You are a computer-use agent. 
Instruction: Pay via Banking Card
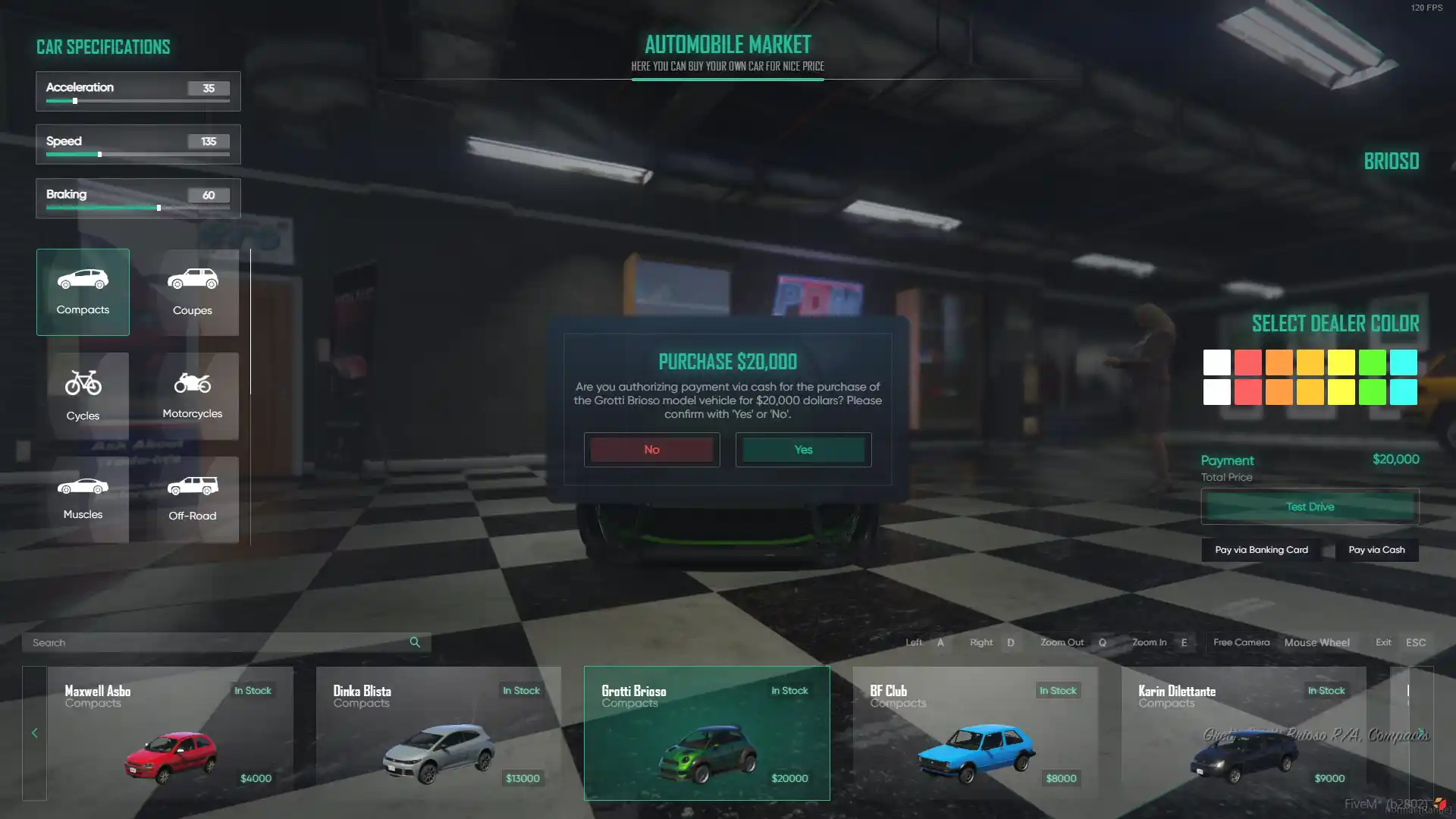pyautogui.click(x=1261, y=550)
